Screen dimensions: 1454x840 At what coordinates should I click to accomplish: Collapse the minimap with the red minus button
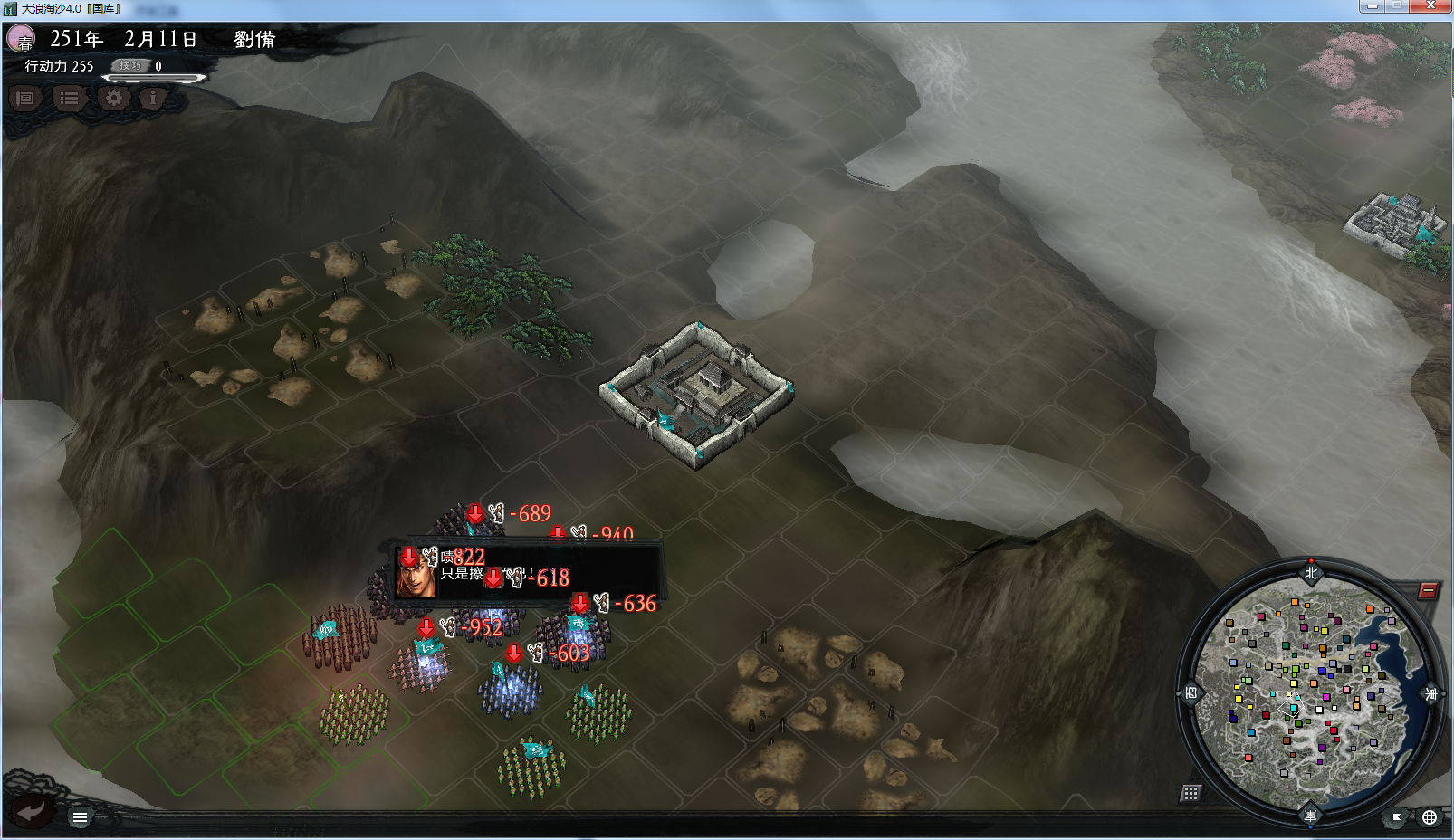[x=1428, y=591]
